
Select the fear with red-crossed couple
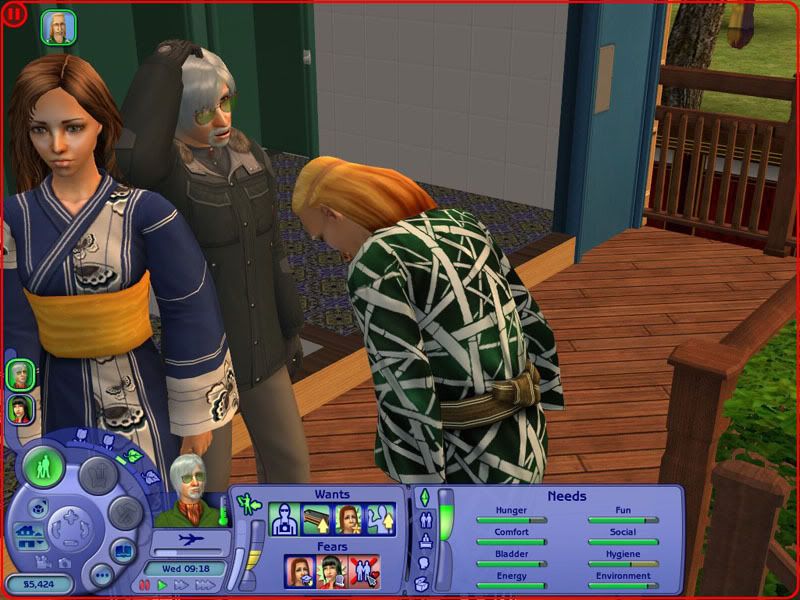(x=364, y=571)
